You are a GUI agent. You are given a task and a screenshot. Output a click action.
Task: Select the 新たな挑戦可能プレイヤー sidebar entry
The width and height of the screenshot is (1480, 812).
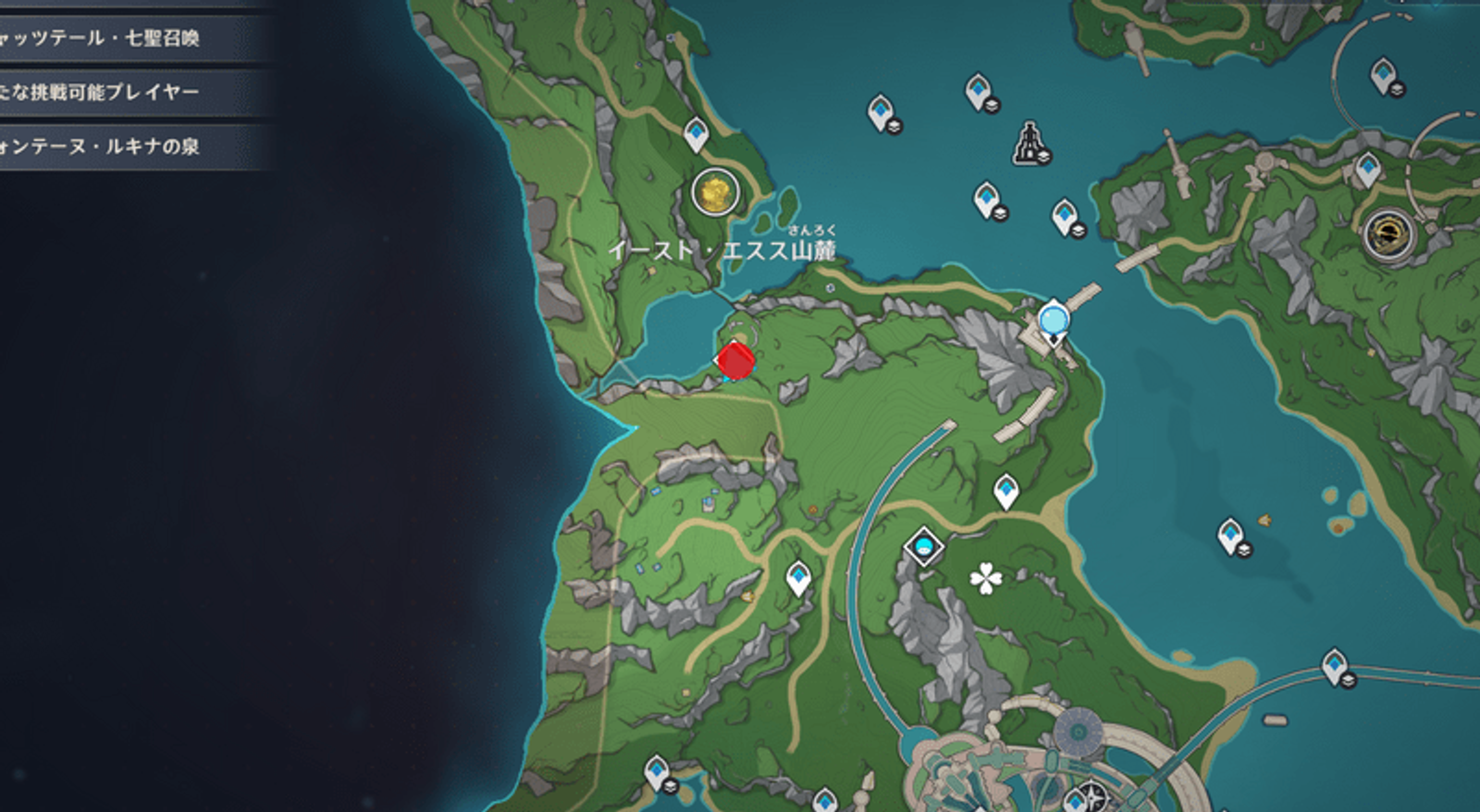click(x=100, y=92)
